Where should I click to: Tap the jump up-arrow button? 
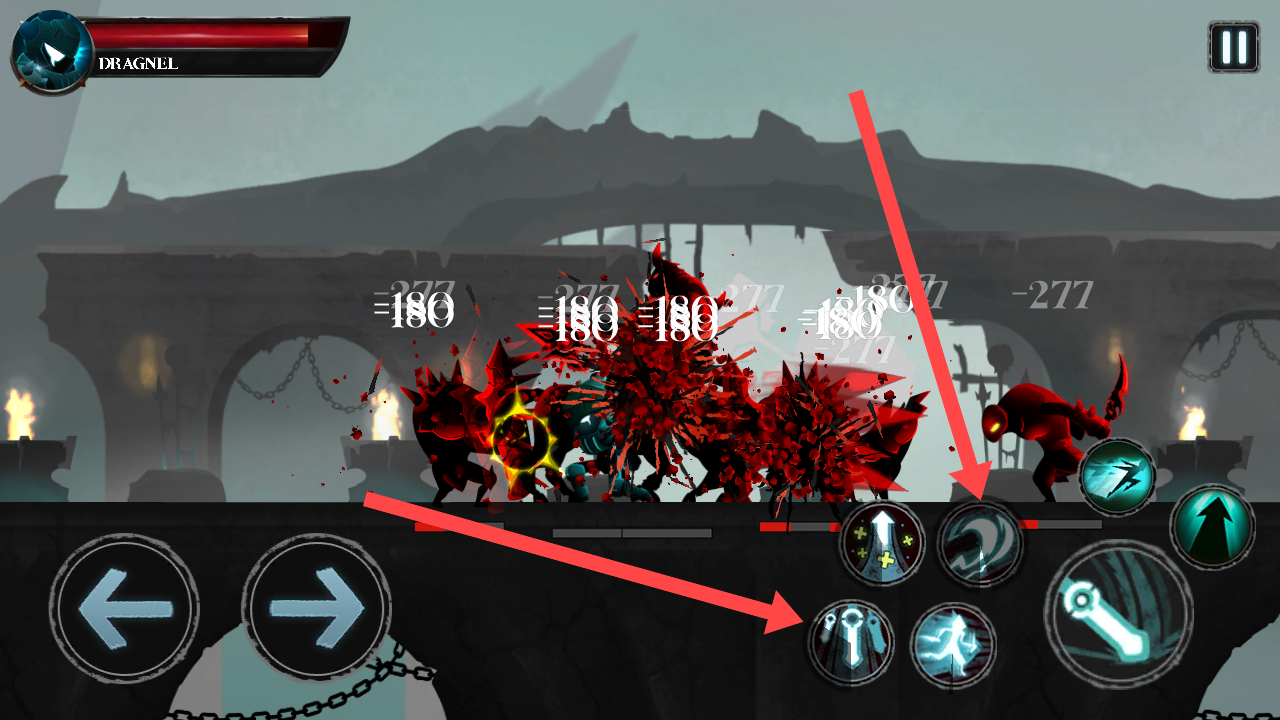tap(1212, 524)
